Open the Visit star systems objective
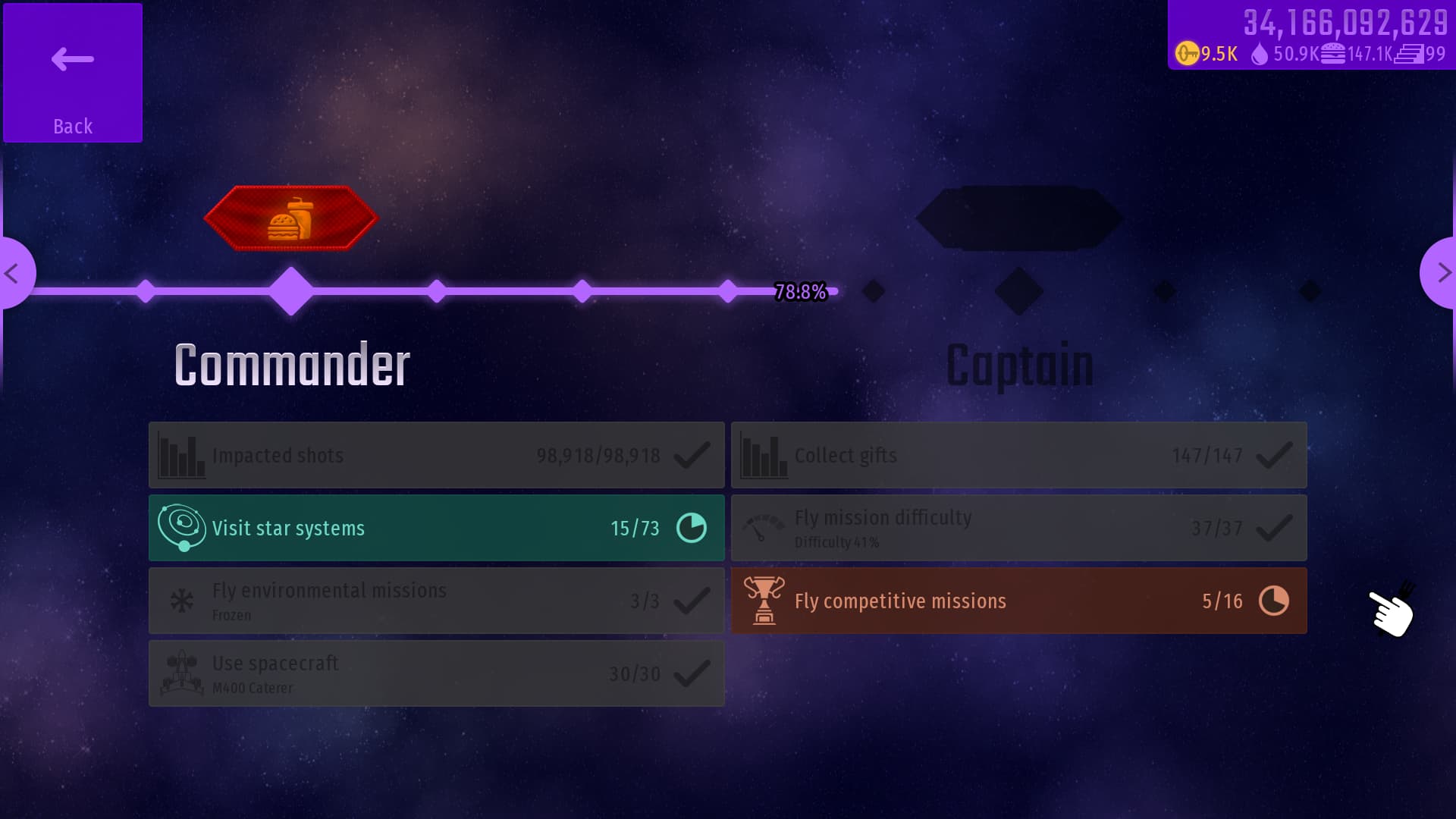This screenshot has height=819, width=1456. (x=437, y=528)
